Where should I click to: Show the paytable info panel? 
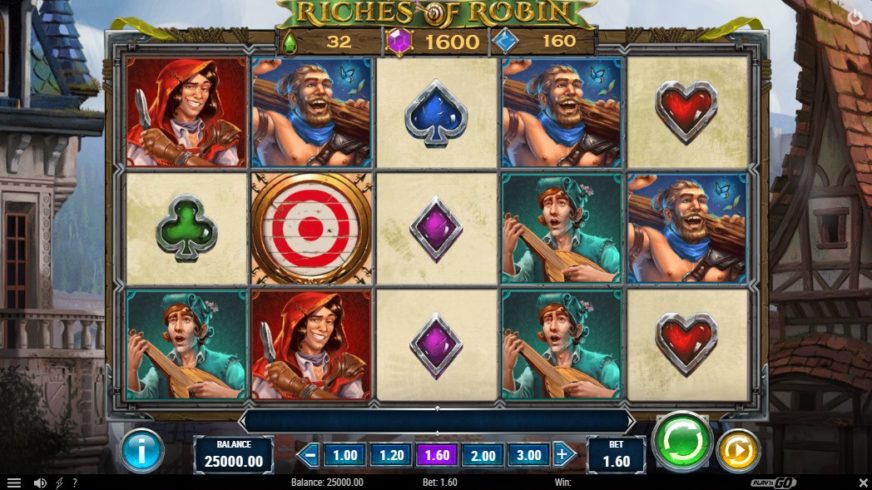(x=143, y=452)
